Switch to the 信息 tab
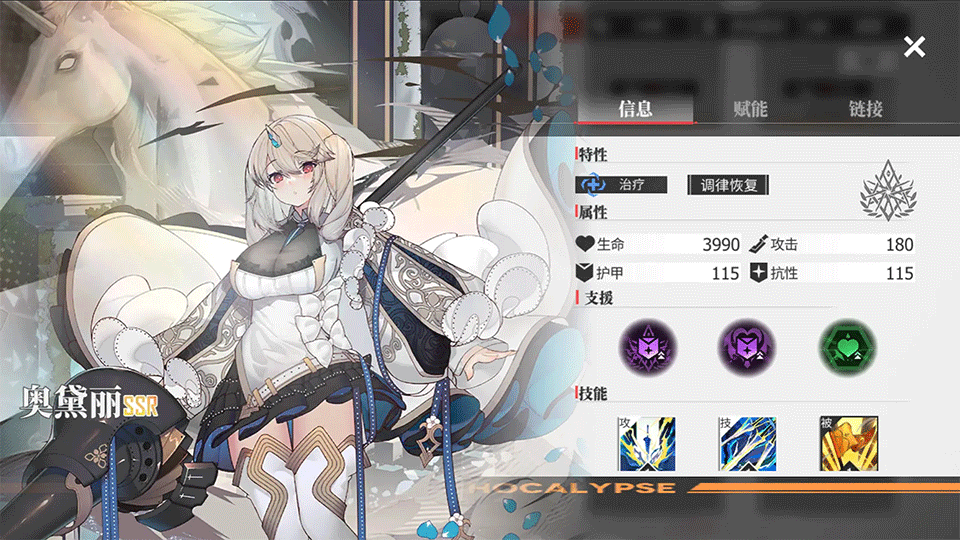 click(x=635, y=109)
